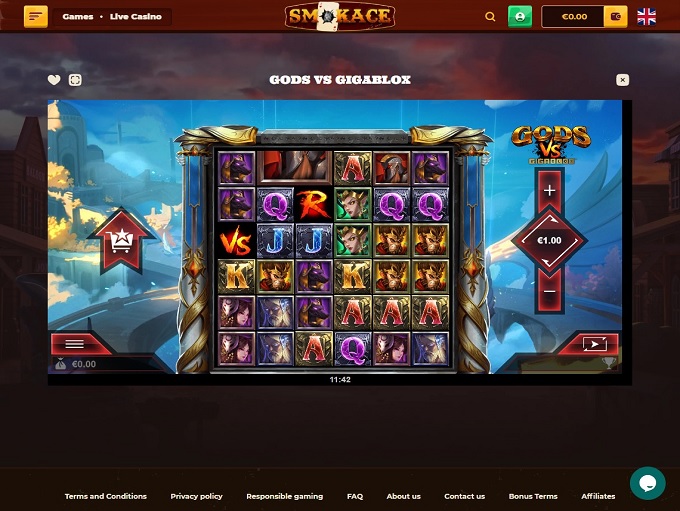Screen dimensions: 680x511
Task: Open the wallet deposit button
Action: [616, 16]
